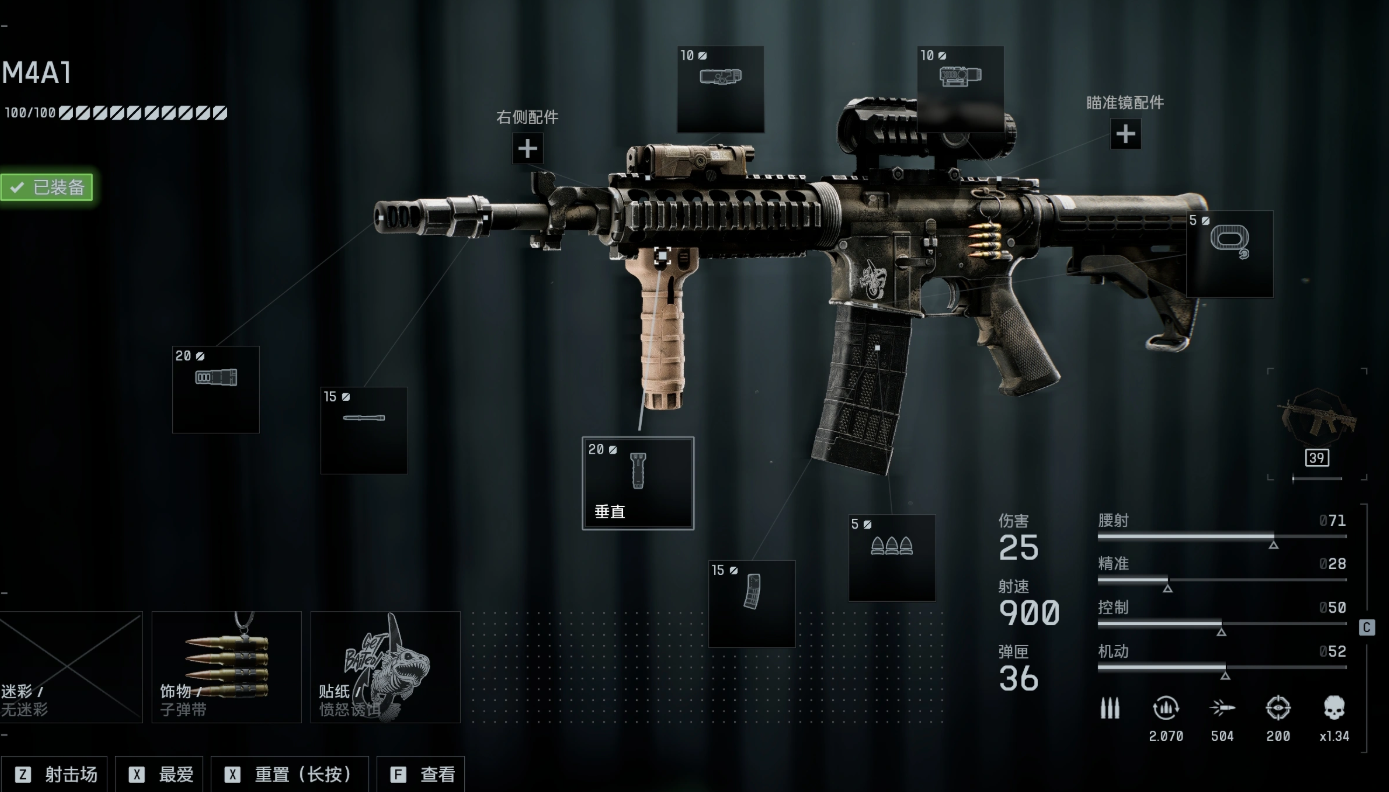Open the angry shark sticker 贴纸 tile
Screen dimensions: 1389x792
click(385, 667)
